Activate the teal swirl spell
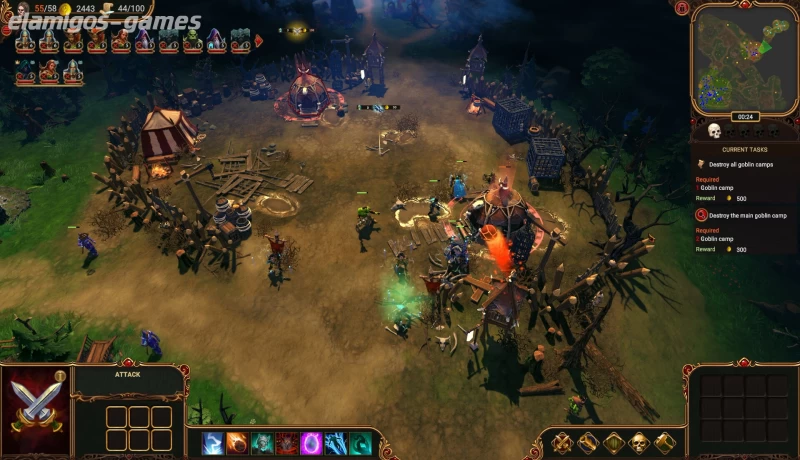The image size is (800, 460). pos(360,443)
